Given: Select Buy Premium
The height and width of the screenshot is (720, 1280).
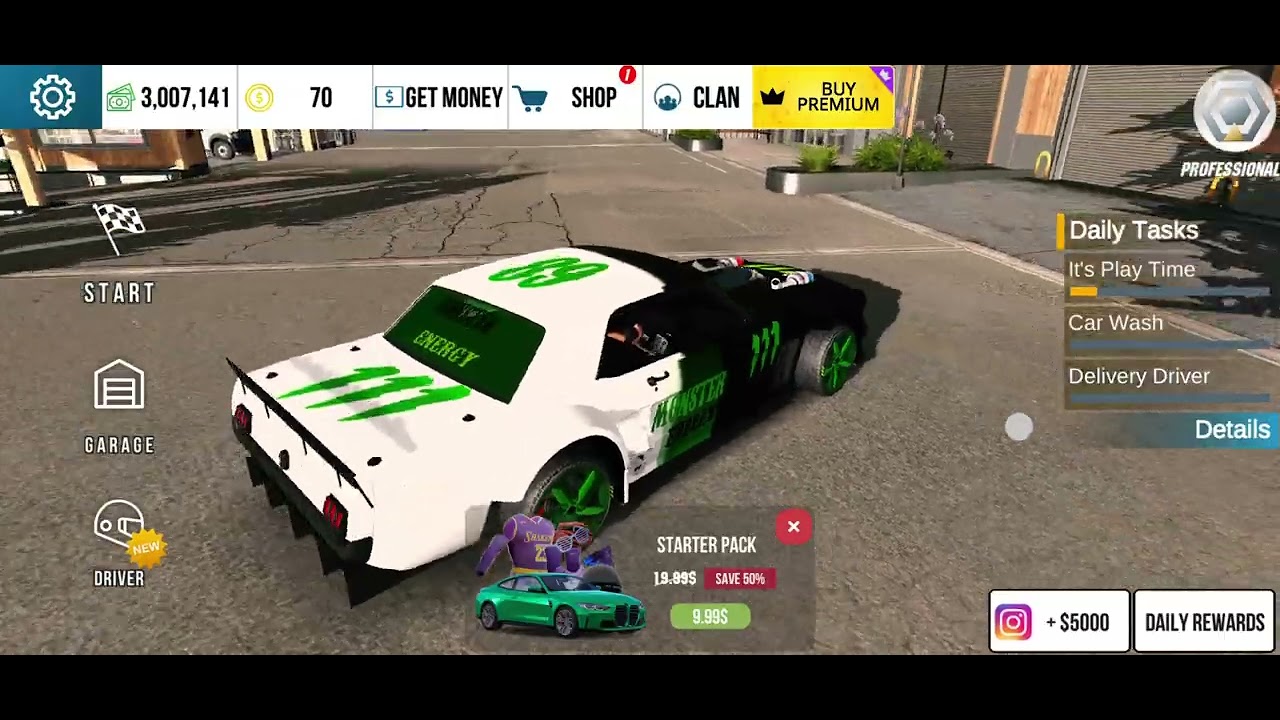Looking at the screenshot, I should pyautogui.click(x=823, y=97).
